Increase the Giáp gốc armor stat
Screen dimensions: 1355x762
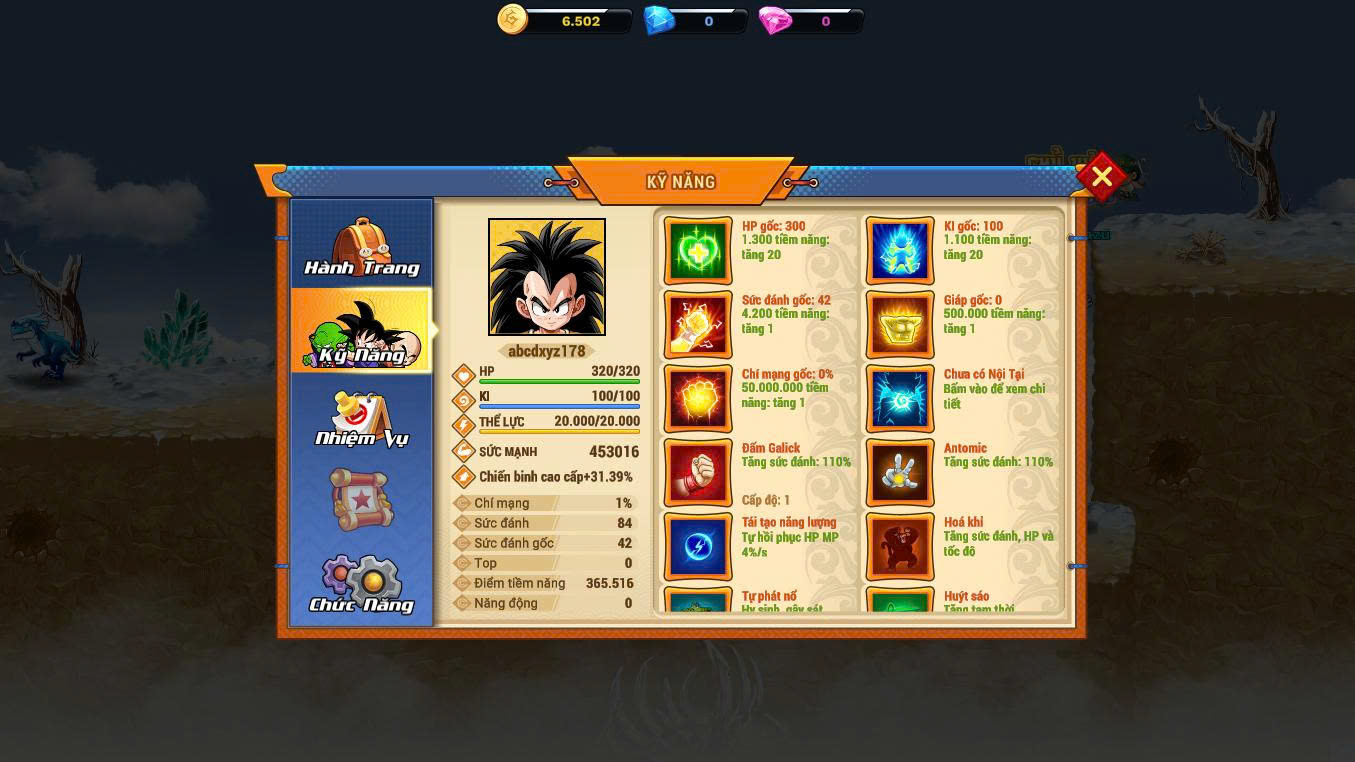click(900, 324)
